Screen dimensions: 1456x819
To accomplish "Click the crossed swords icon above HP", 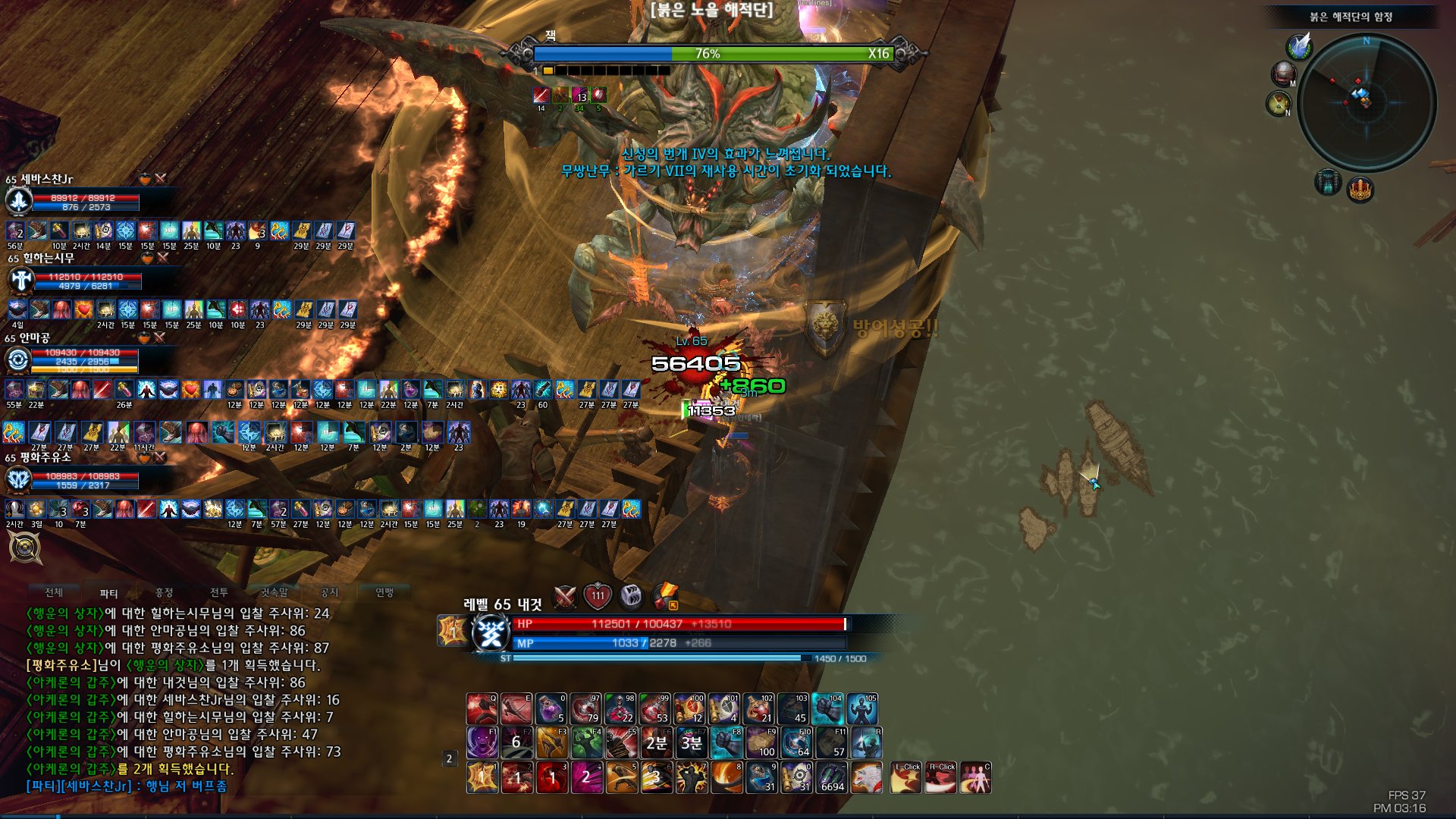I will tap(566, 597).
